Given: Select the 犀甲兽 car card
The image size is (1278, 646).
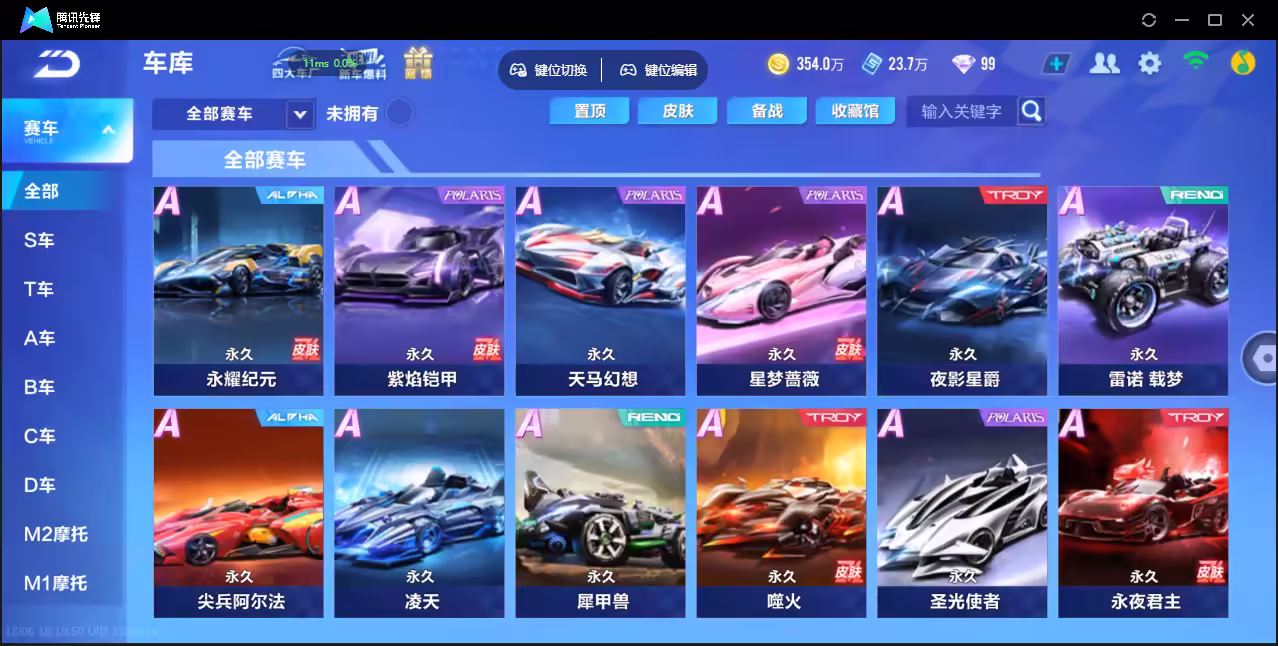Looking at the screenshot, I should tap(601, 512).
